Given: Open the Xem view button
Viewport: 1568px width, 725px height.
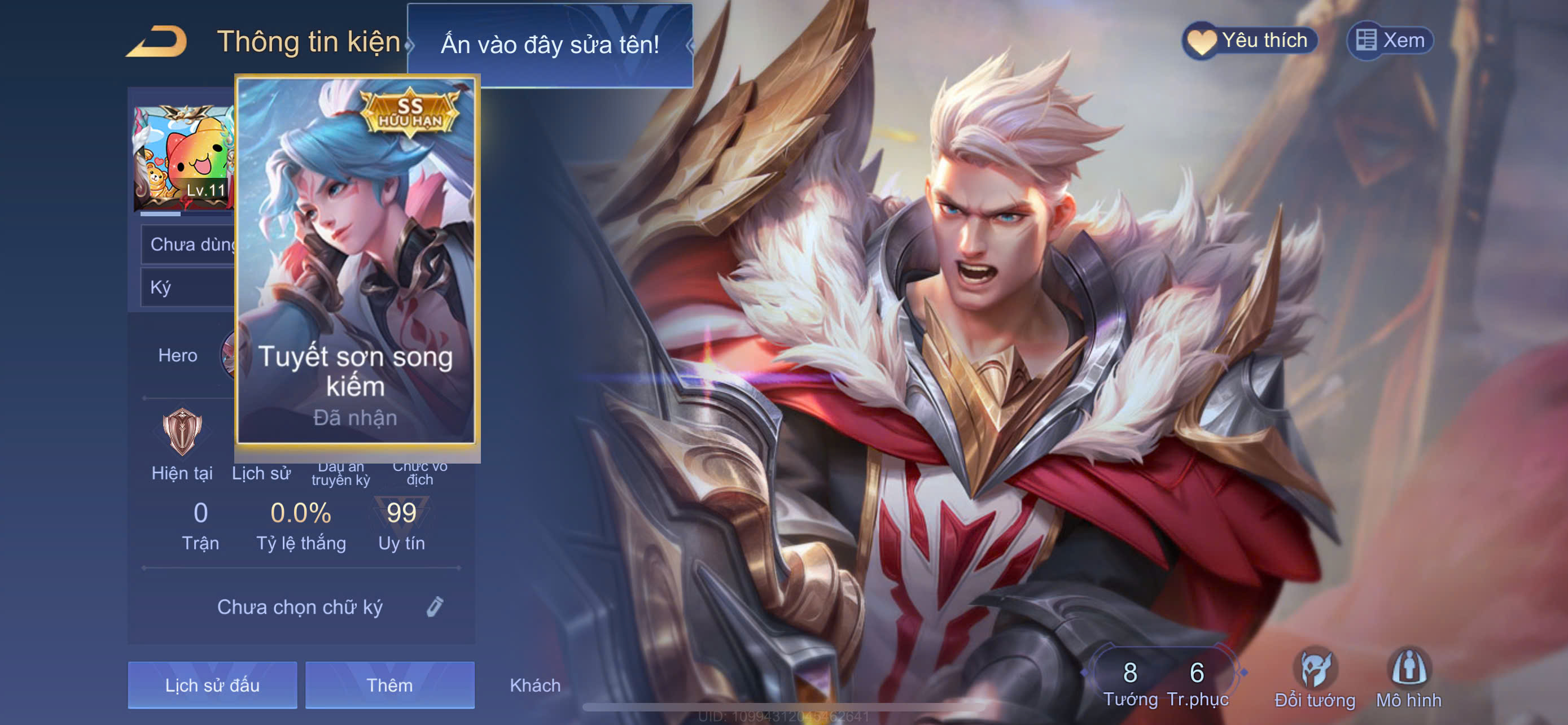Looking at the screenshot, I should (x=1390, y=41).
